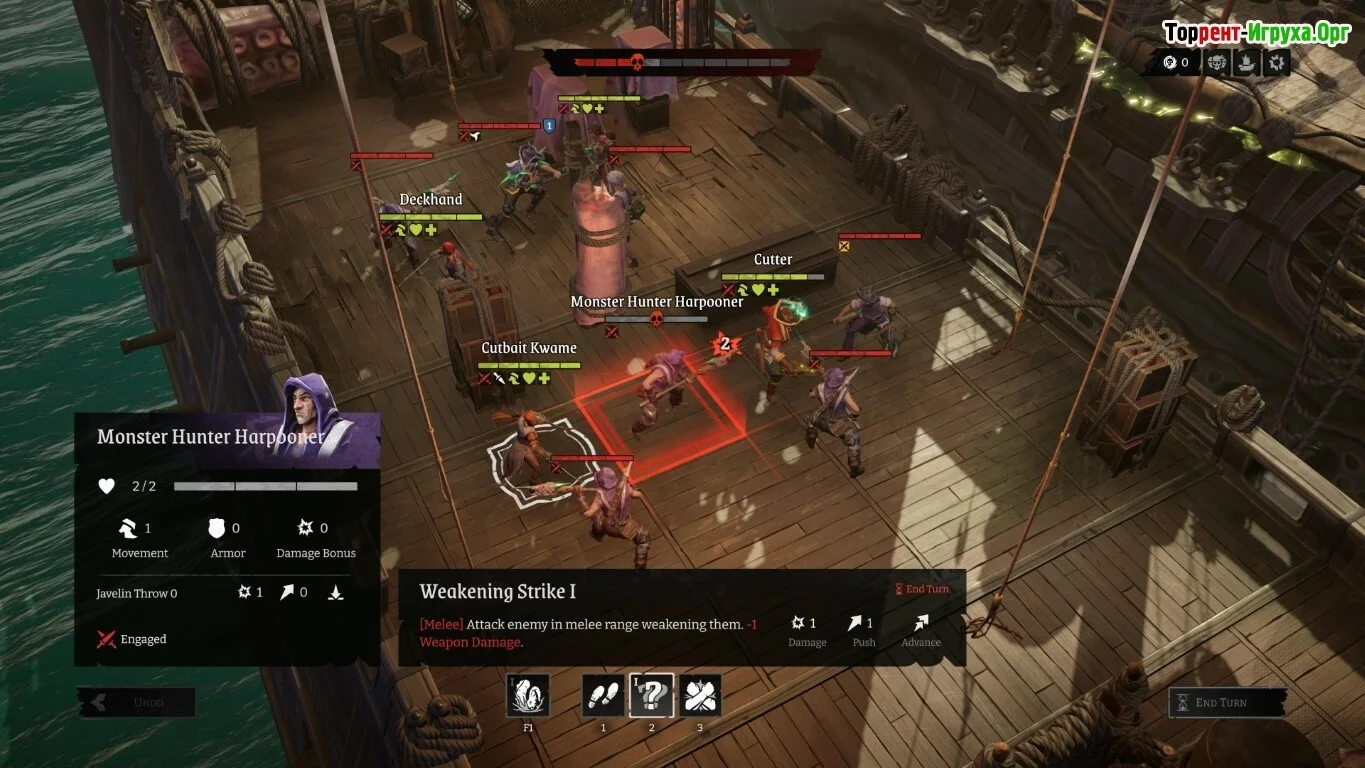Screen dimensions: 1365x768
Task: Click the End Turn button
Action: 1228,702
